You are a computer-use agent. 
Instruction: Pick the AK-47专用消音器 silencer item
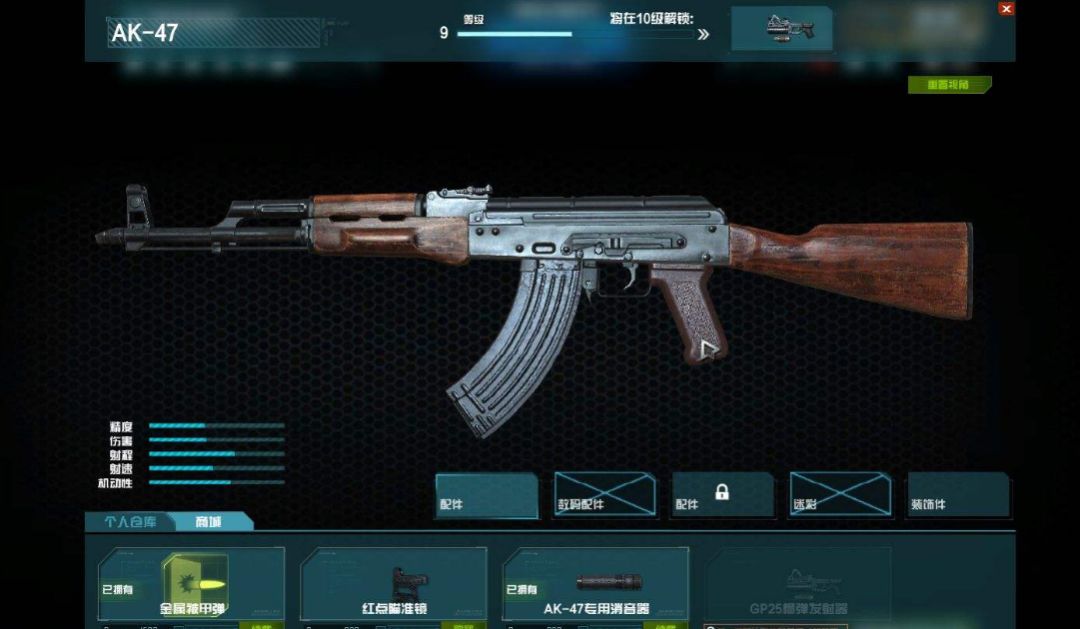point(597,585)
